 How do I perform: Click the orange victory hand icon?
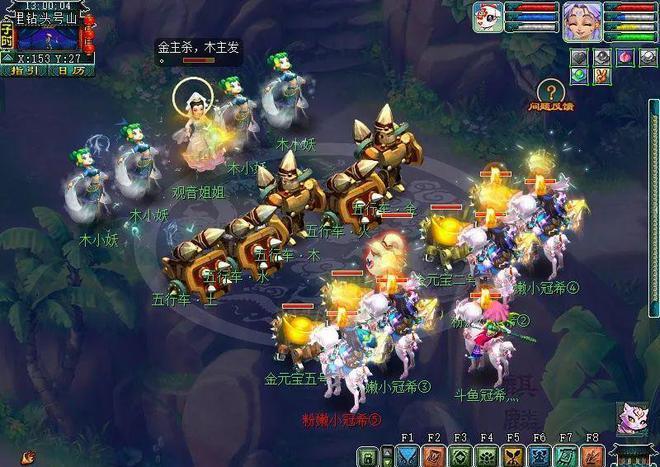(x=601, y=76)
